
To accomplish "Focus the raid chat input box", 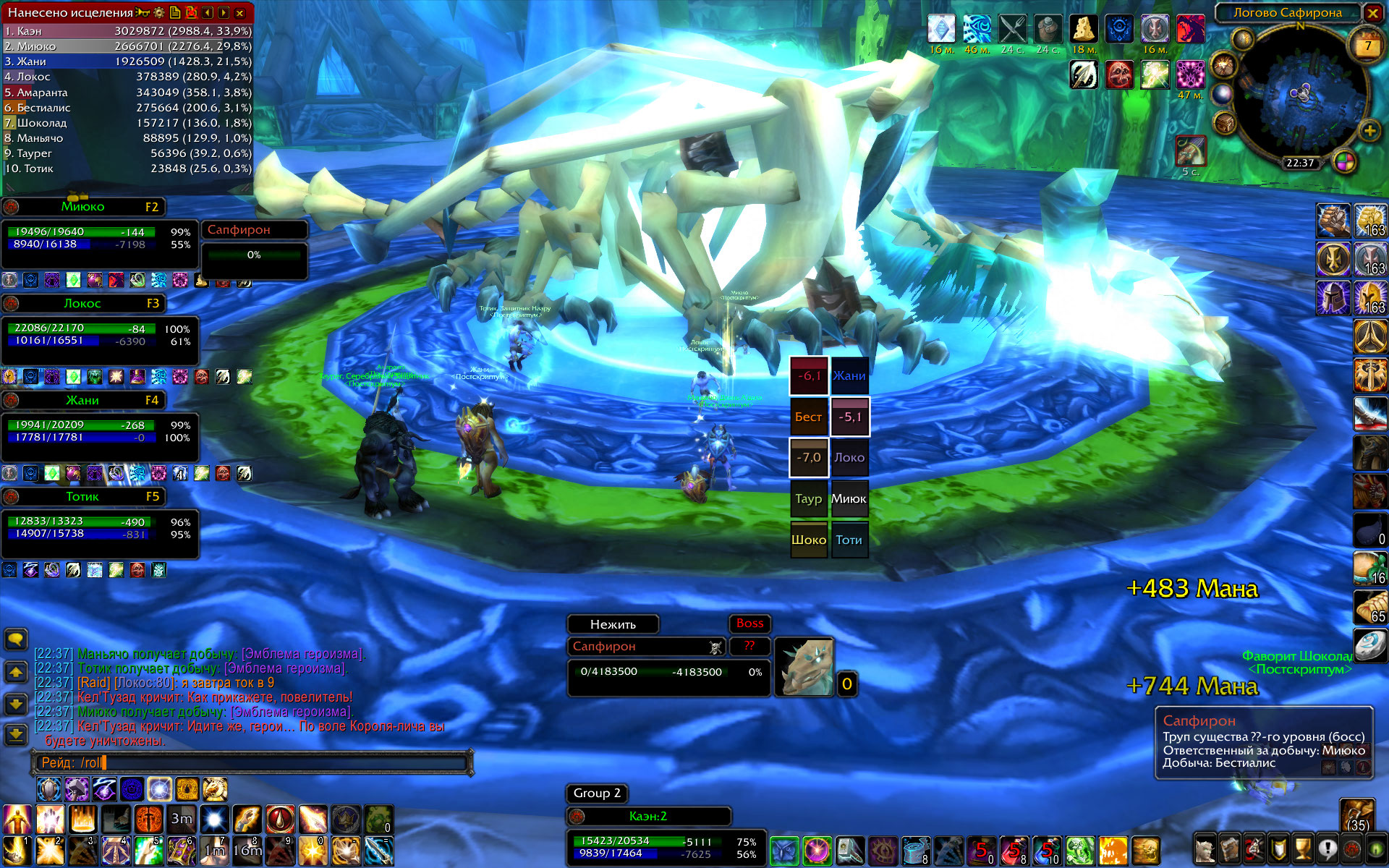I will point(253,762).
